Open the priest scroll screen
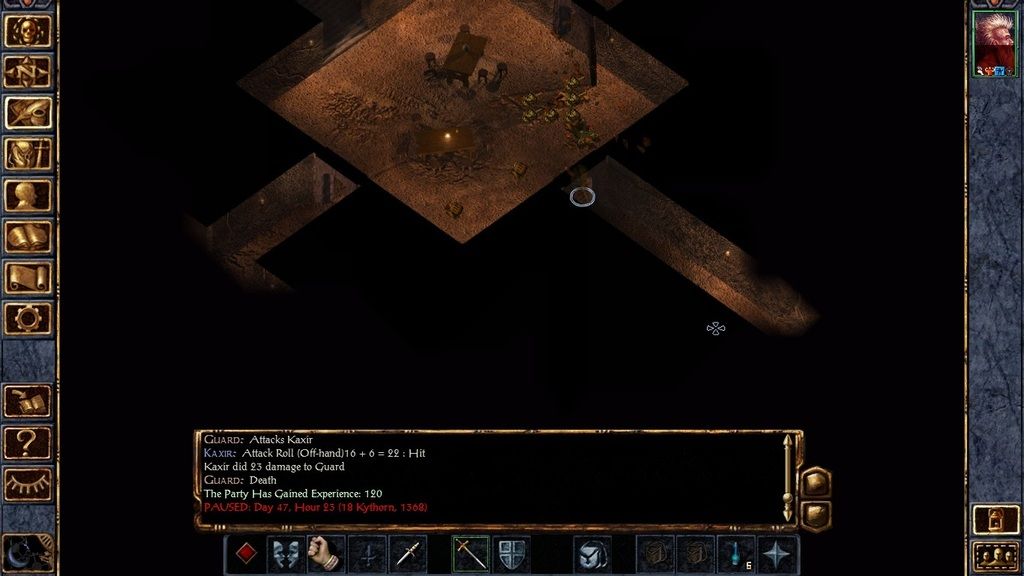The height and width of the screenshot is (576, 1024). (x=28, y=277)
